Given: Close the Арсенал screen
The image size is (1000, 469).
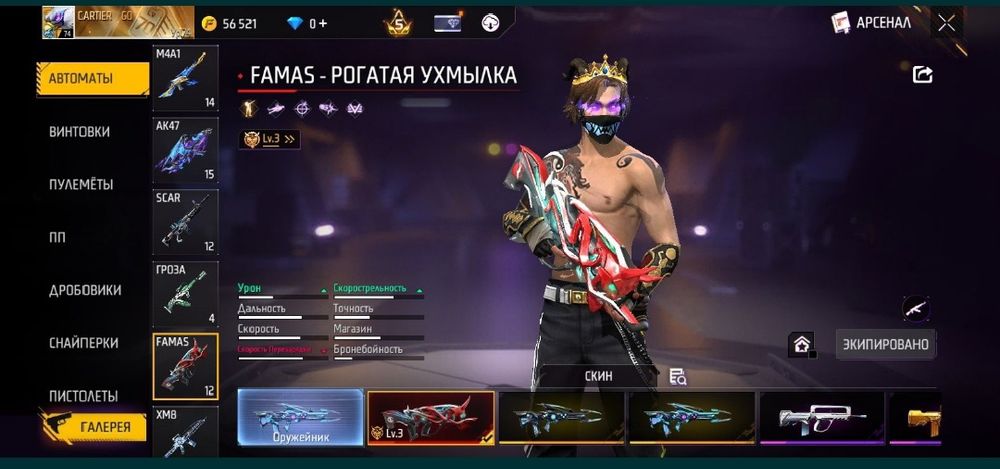Looking at the screenshot, I should pyautogui.click(x=946, y=23).
